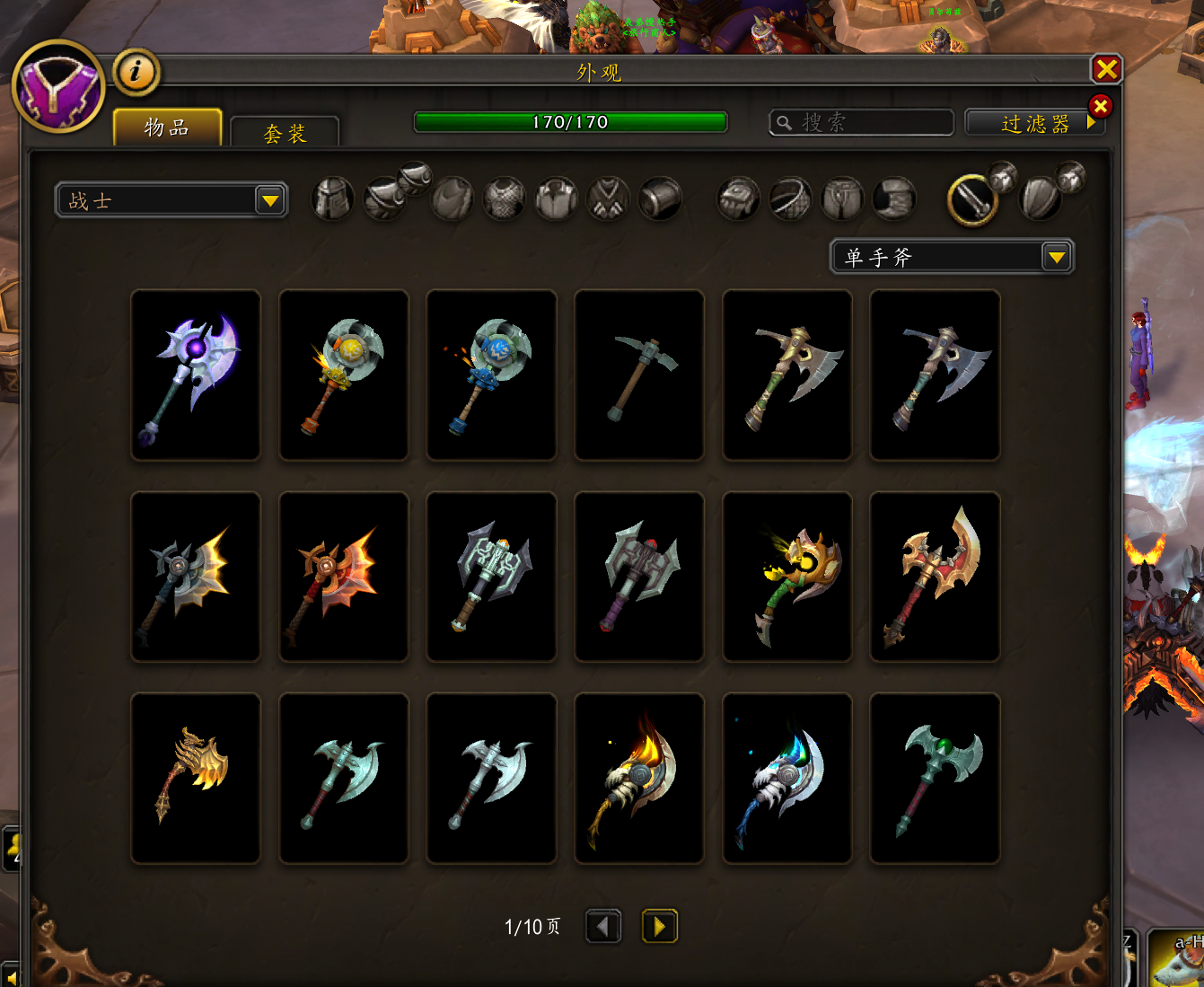Viewport: 1204px width, 987px height.
Task: Open the 过滤器 filter menu
Action: click(1034, 123)
